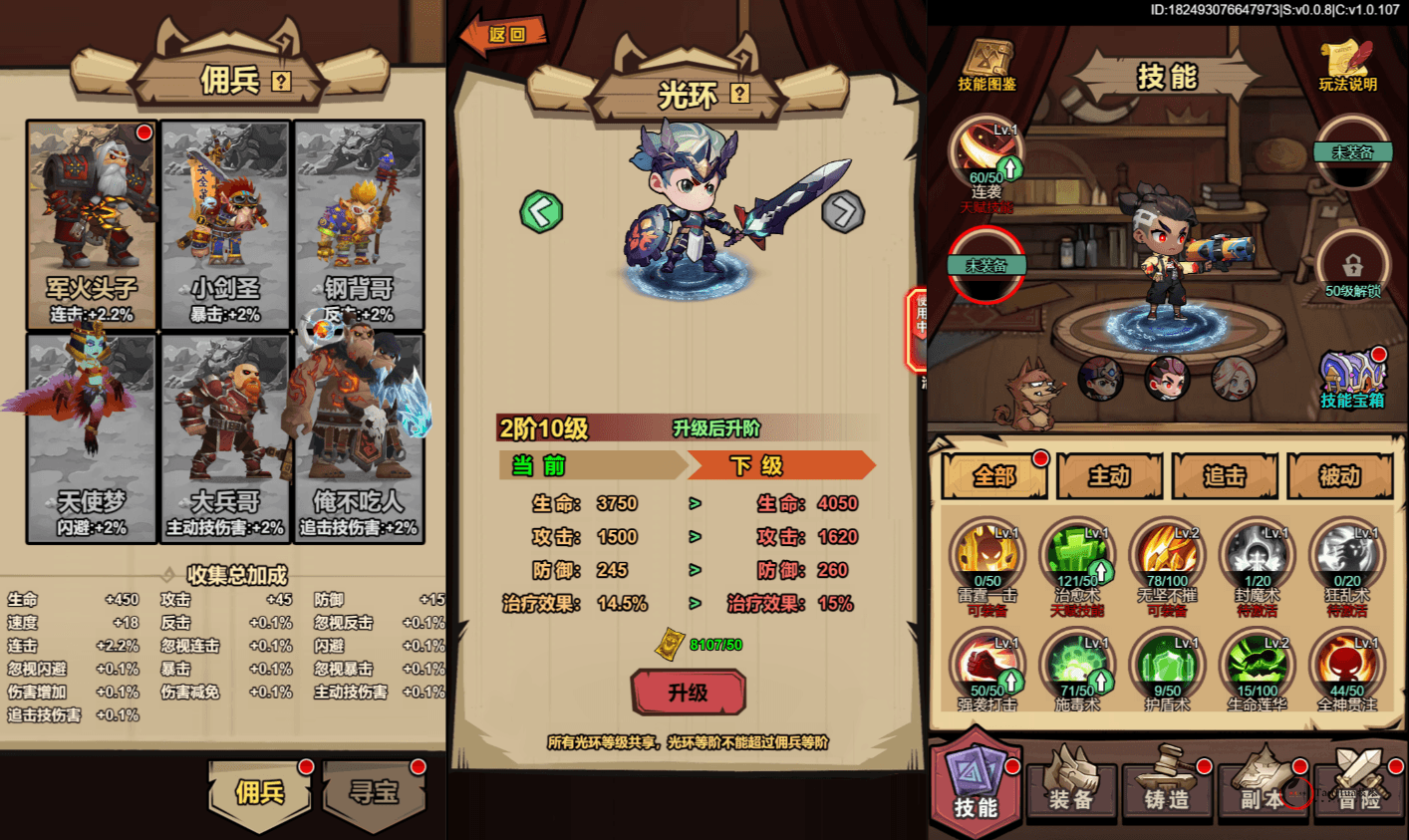
Task: Select the 生命莲华 skill icon
Action: coord(1258,663)
